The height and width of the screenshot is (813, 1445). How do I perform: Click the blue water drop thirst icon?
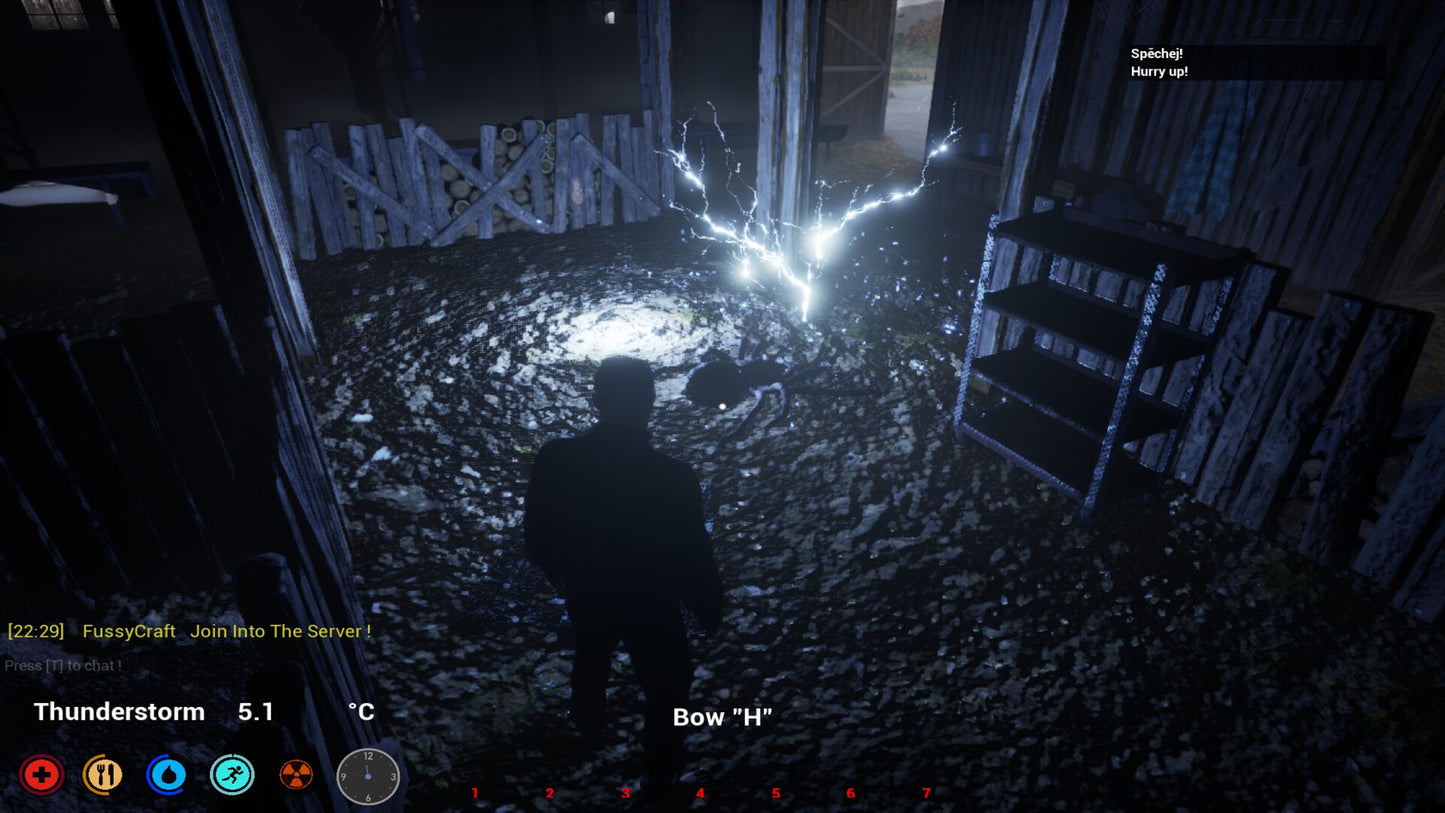click(x=166, y=775)
